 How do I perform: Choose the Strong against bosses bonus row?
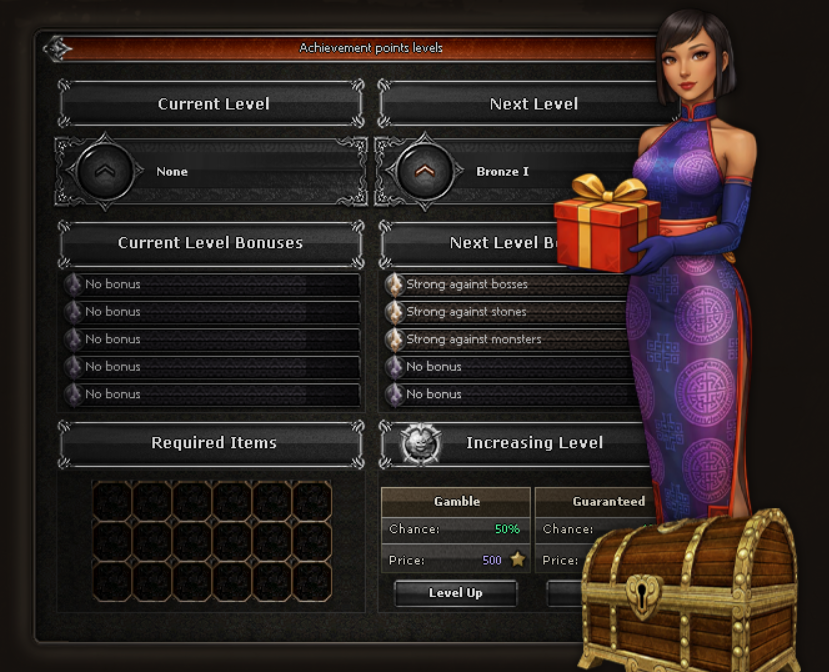tap(505, 285)
